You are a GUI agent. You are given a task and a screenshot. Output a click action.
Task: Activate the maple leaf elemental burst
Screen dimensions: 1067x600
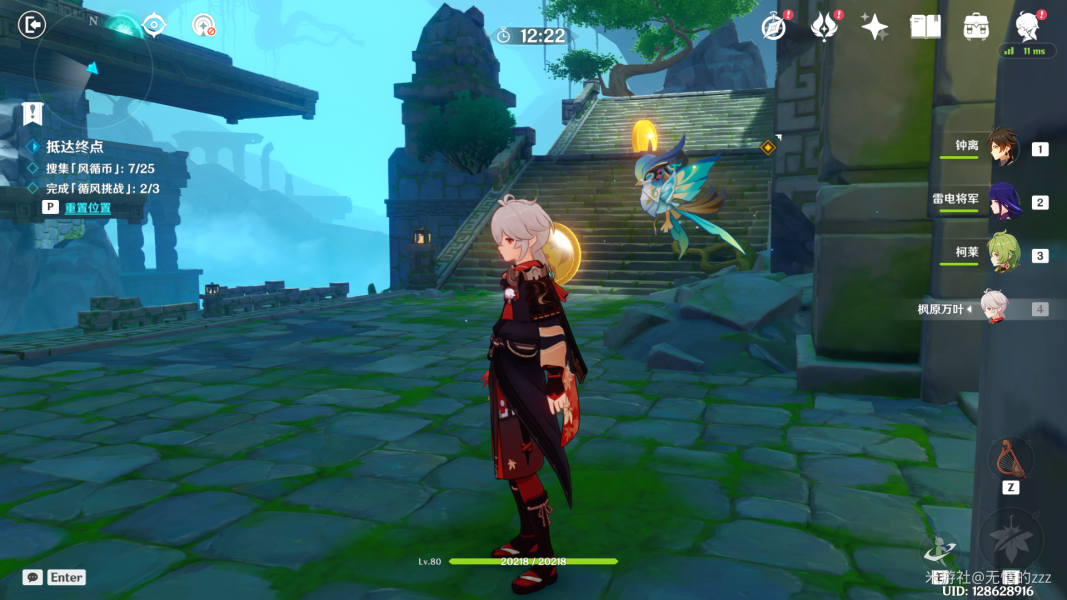pos(1010,540)
